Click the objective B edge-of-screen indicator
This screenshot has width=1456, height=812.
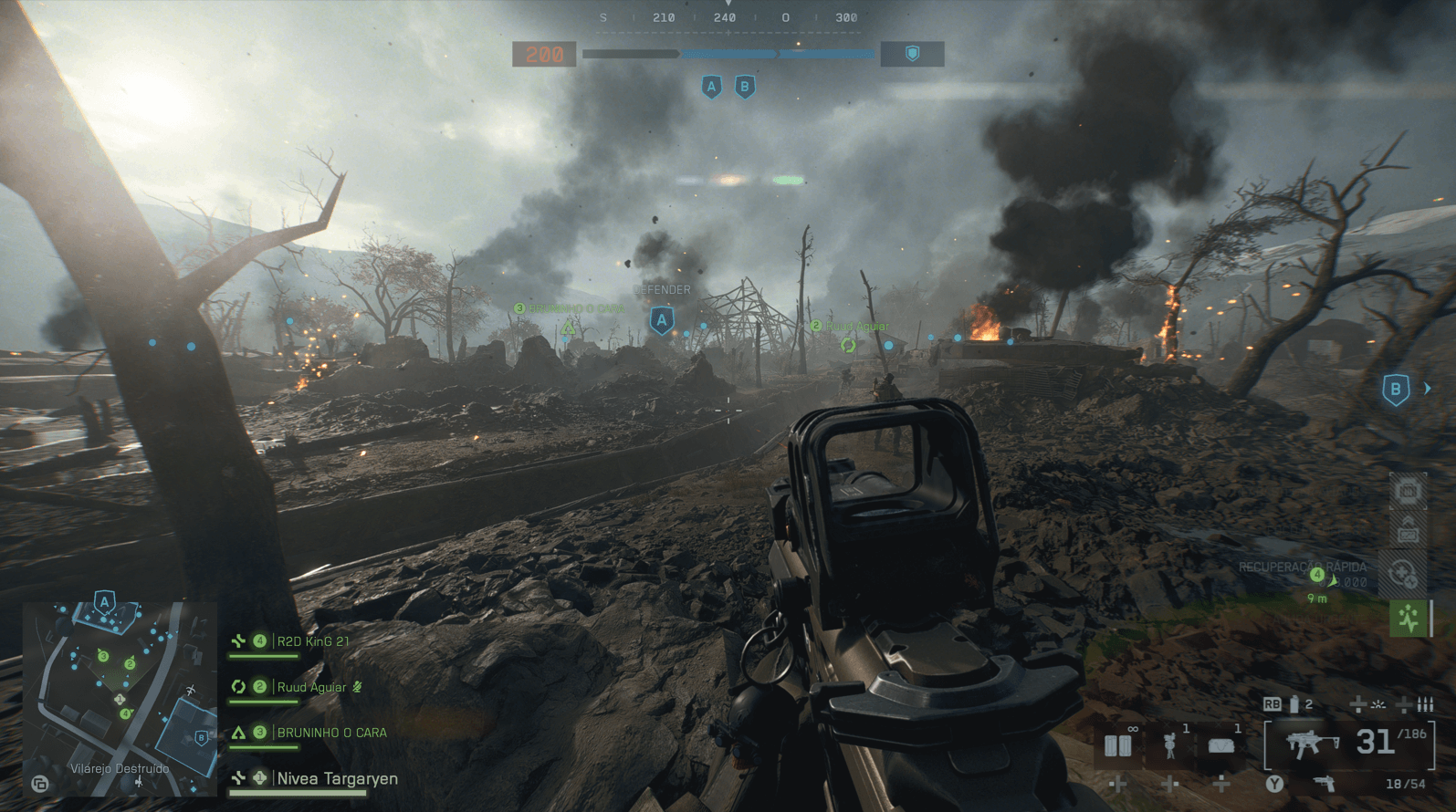pos(1396,390)
